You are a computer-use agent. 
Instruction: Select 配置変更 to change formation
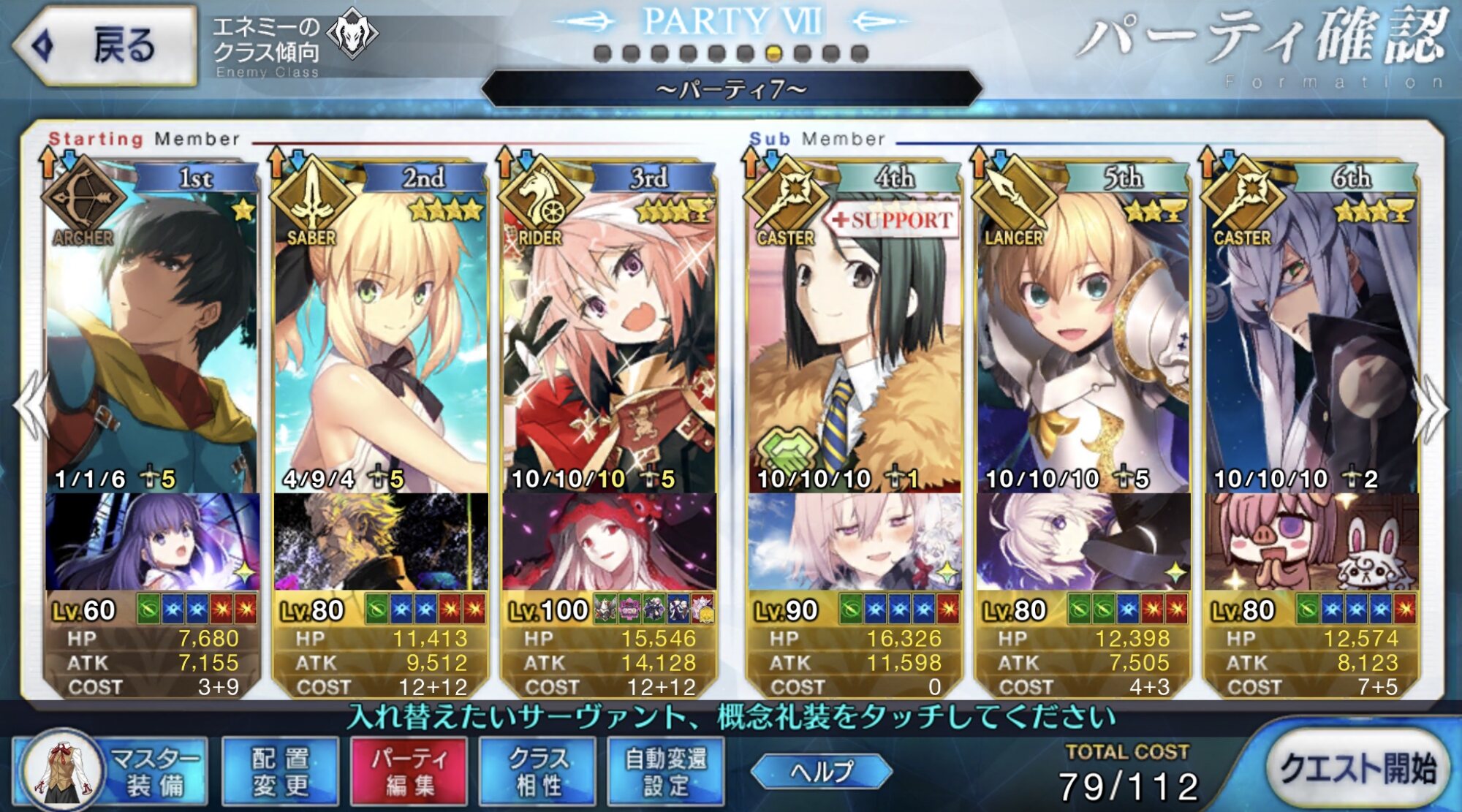tap(281, 772)
